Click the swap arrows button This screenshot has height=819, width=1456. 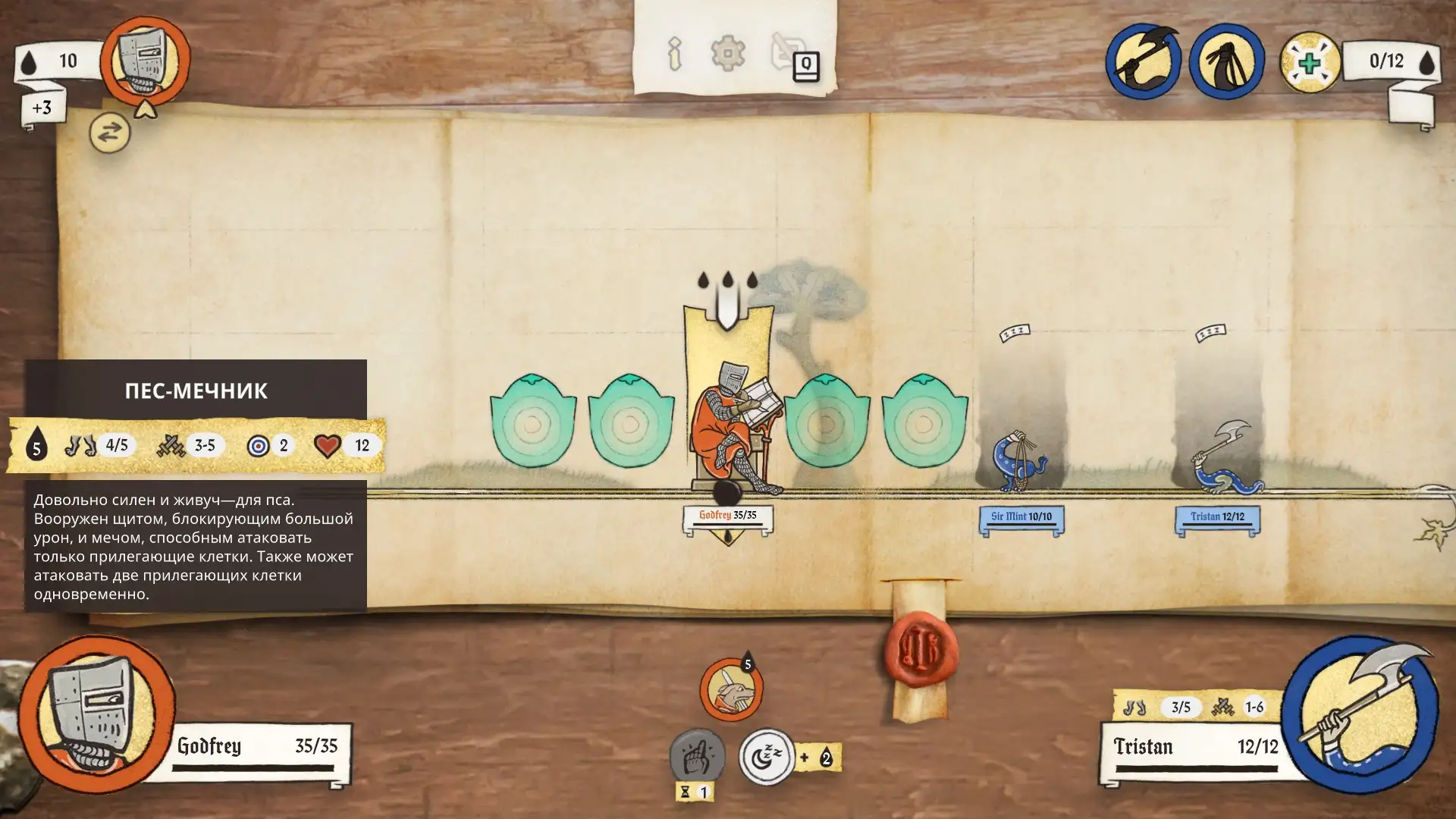(x=109, y=133)
